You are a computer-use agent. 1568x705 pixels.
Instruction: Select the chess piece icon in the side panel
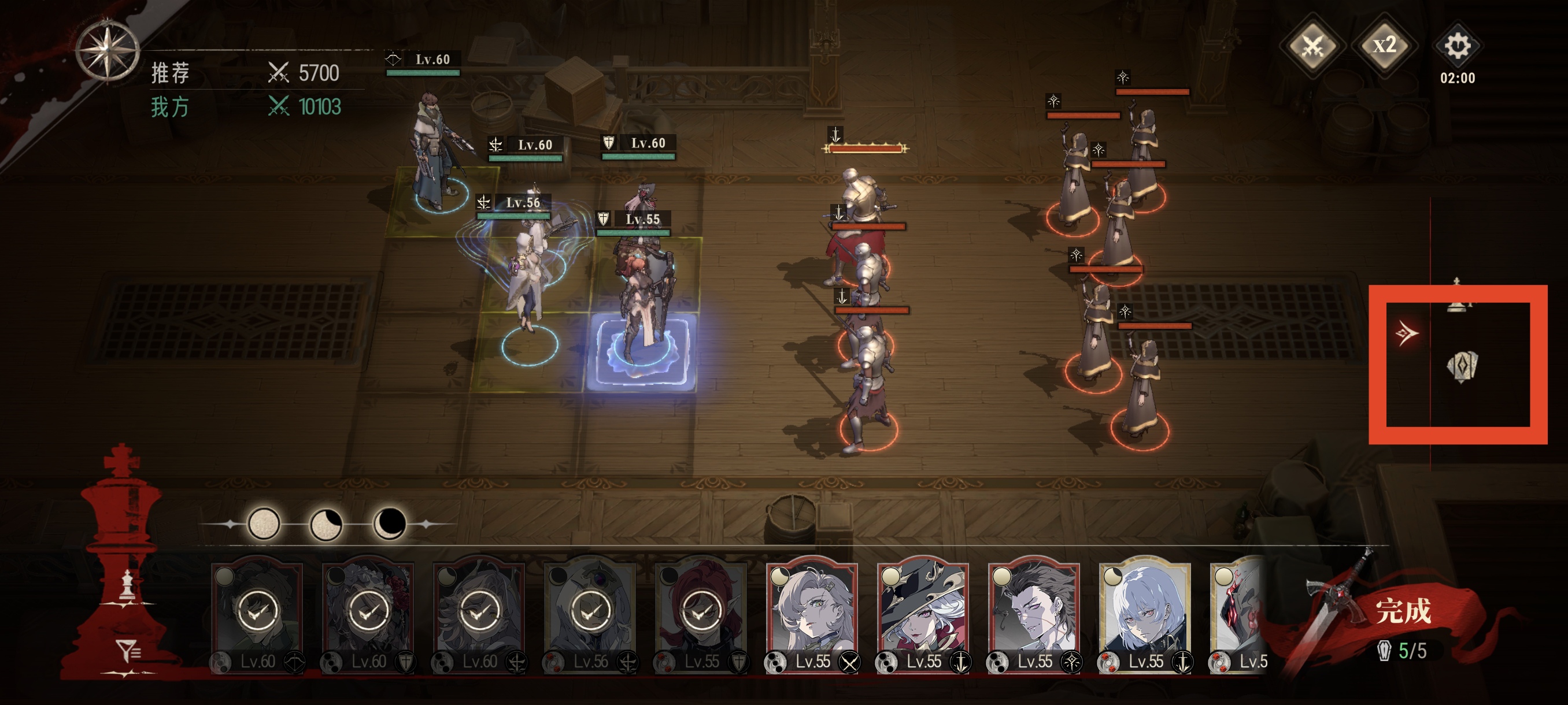pyautogui.click(x=1456, y=296)
